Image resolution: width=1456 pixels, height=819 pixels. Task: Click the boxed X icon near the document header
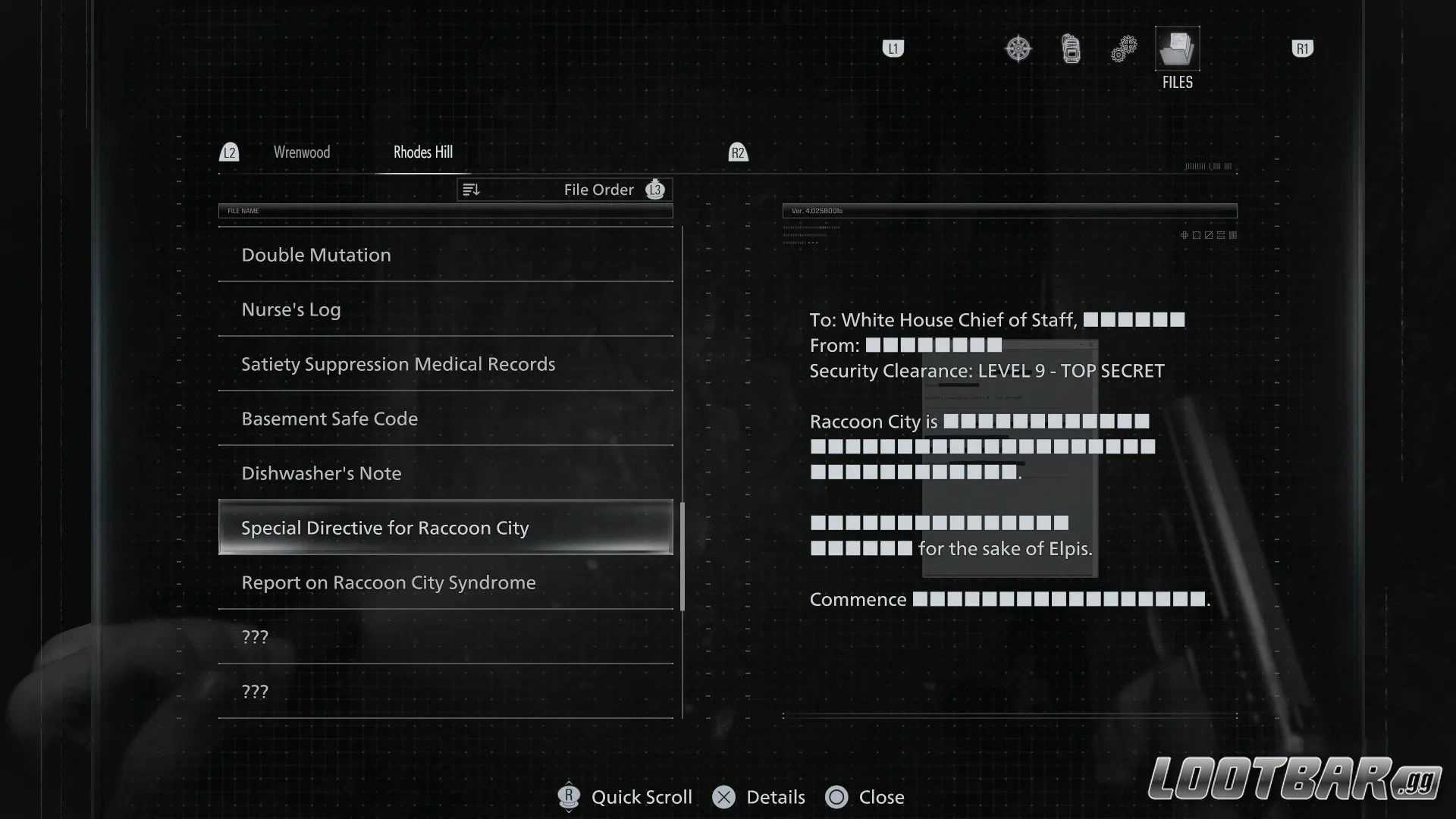click(x=1197, y=235)
